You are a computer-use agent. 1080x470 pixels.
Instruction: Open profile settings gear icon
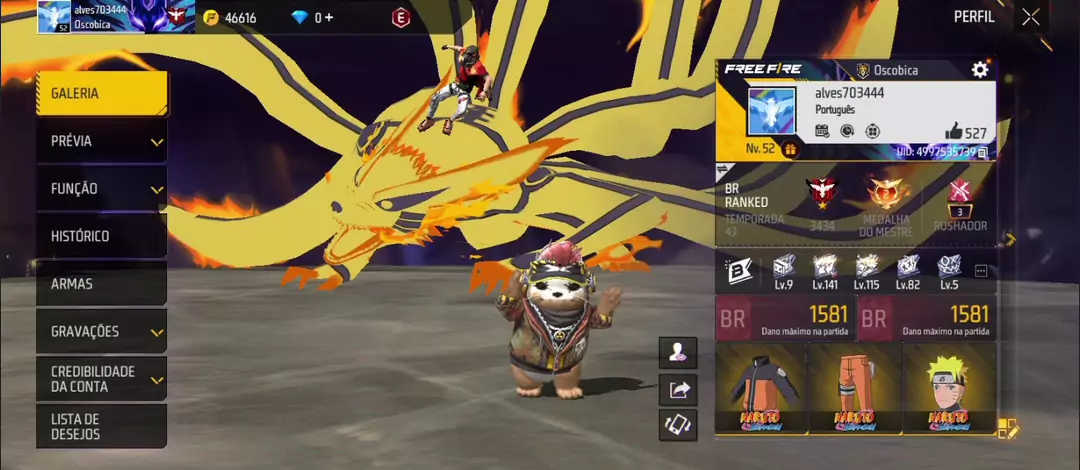tap(980, 70)
